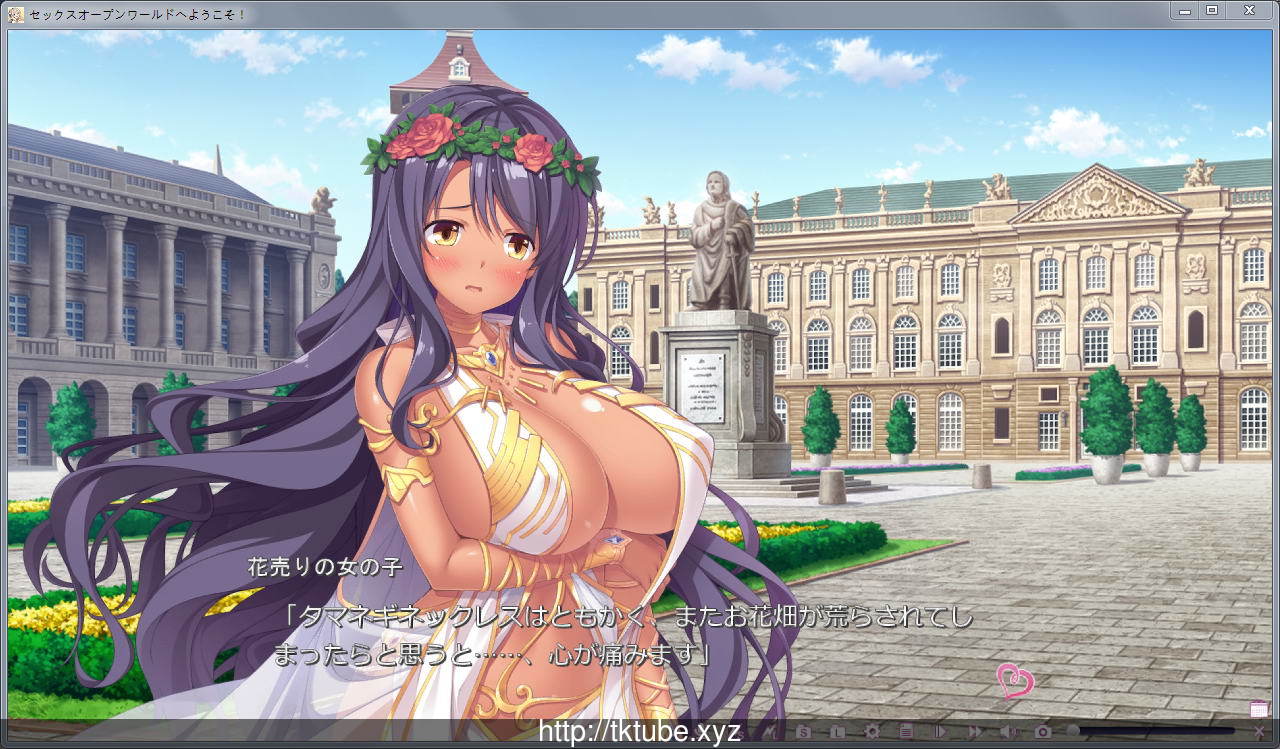Screen dimensions: 1280x749
Task: Start auto-play mode with the play icon
Action: 940,732
